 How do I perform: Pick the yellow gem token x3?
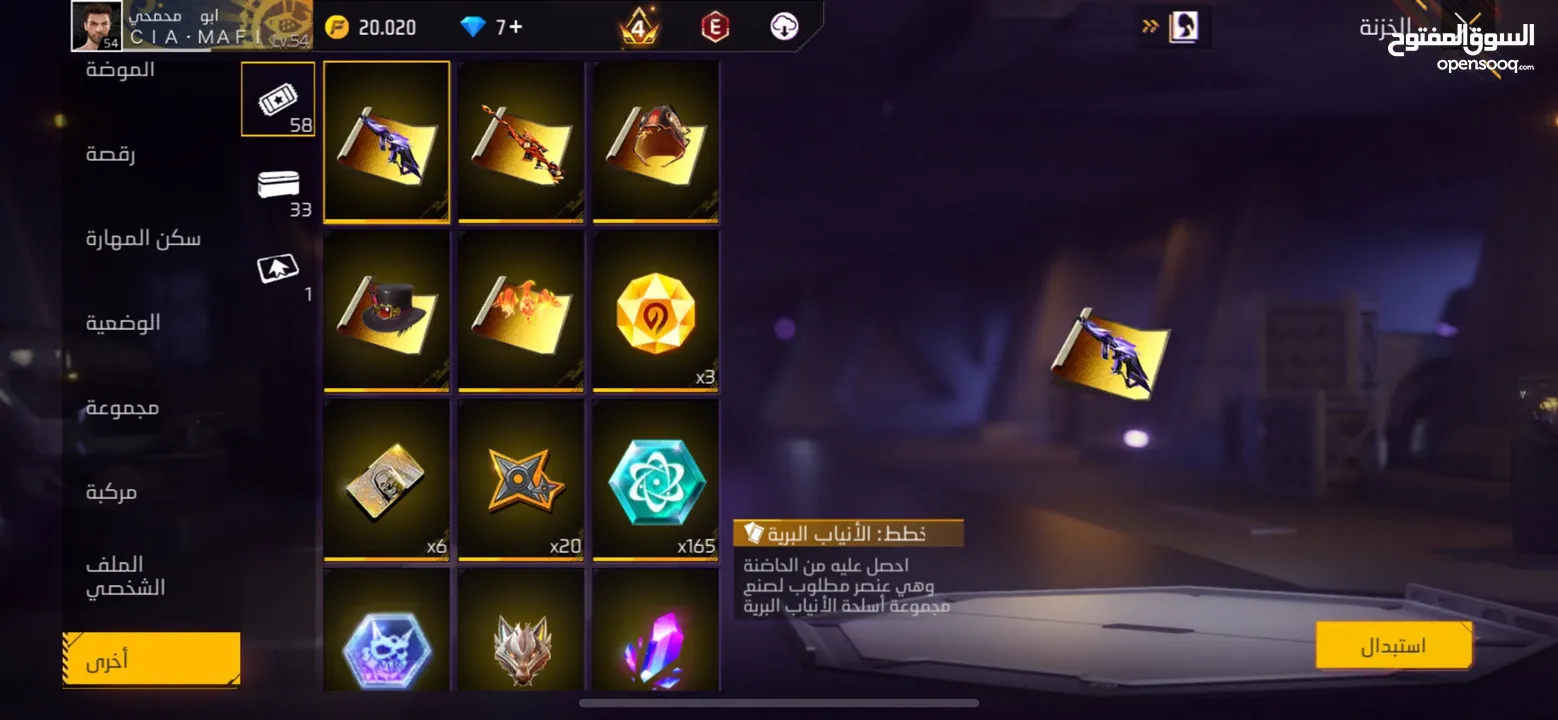[655, 310]
